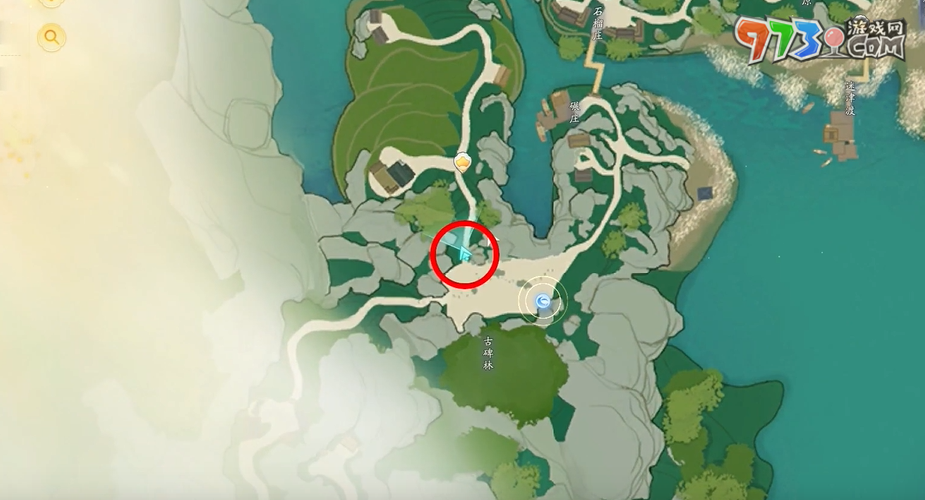Select the yellow marker on the path
The height and width of the screenshot is (500, 925).
(463, 161)
